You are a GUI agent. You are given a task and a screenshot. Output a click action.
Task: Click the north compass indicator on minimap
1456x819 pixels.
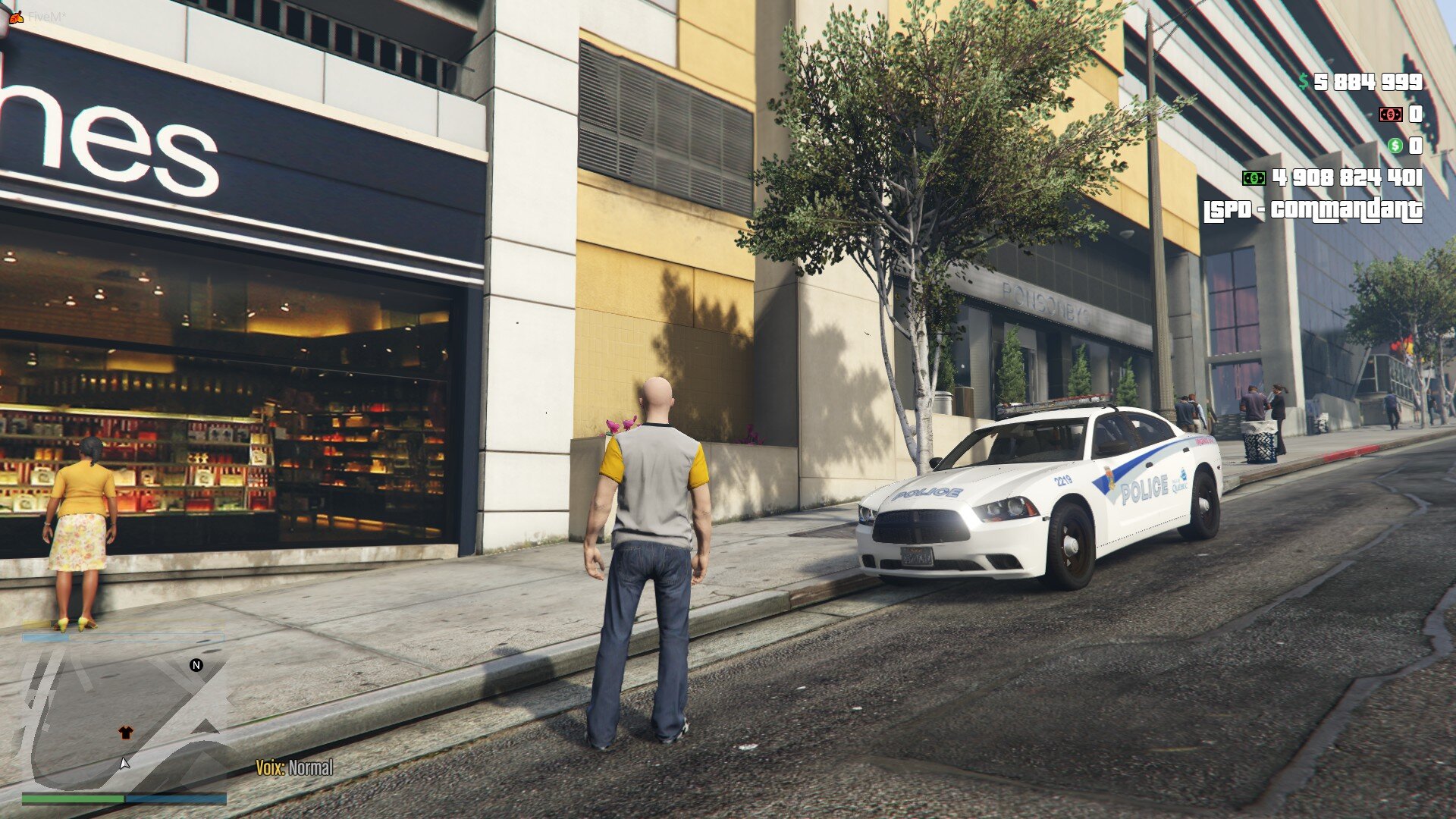tap(196, 665)
